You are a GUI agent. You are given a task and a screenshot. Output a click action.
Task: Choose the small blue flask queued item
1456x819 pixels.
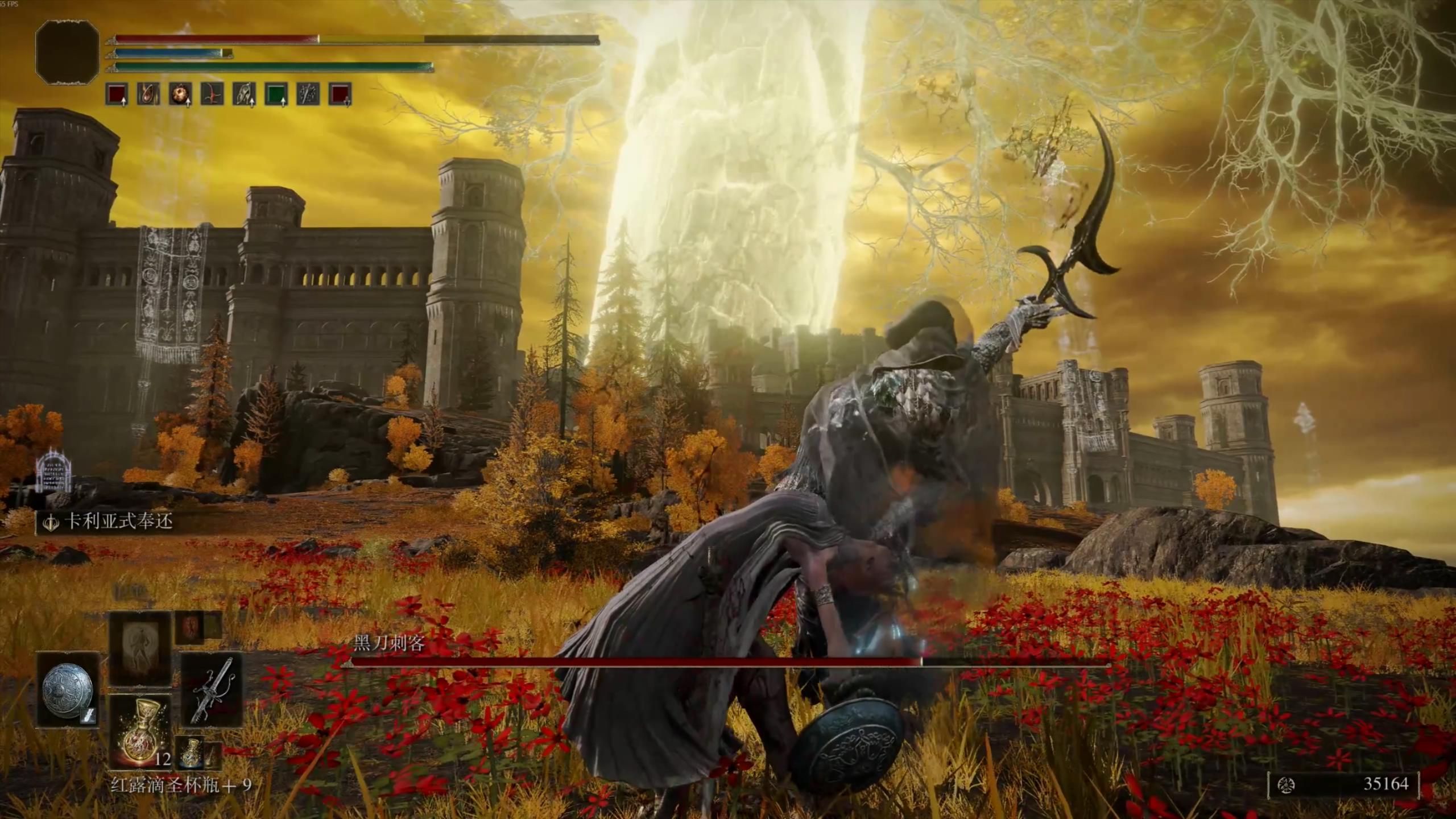[x=189, y=752]
